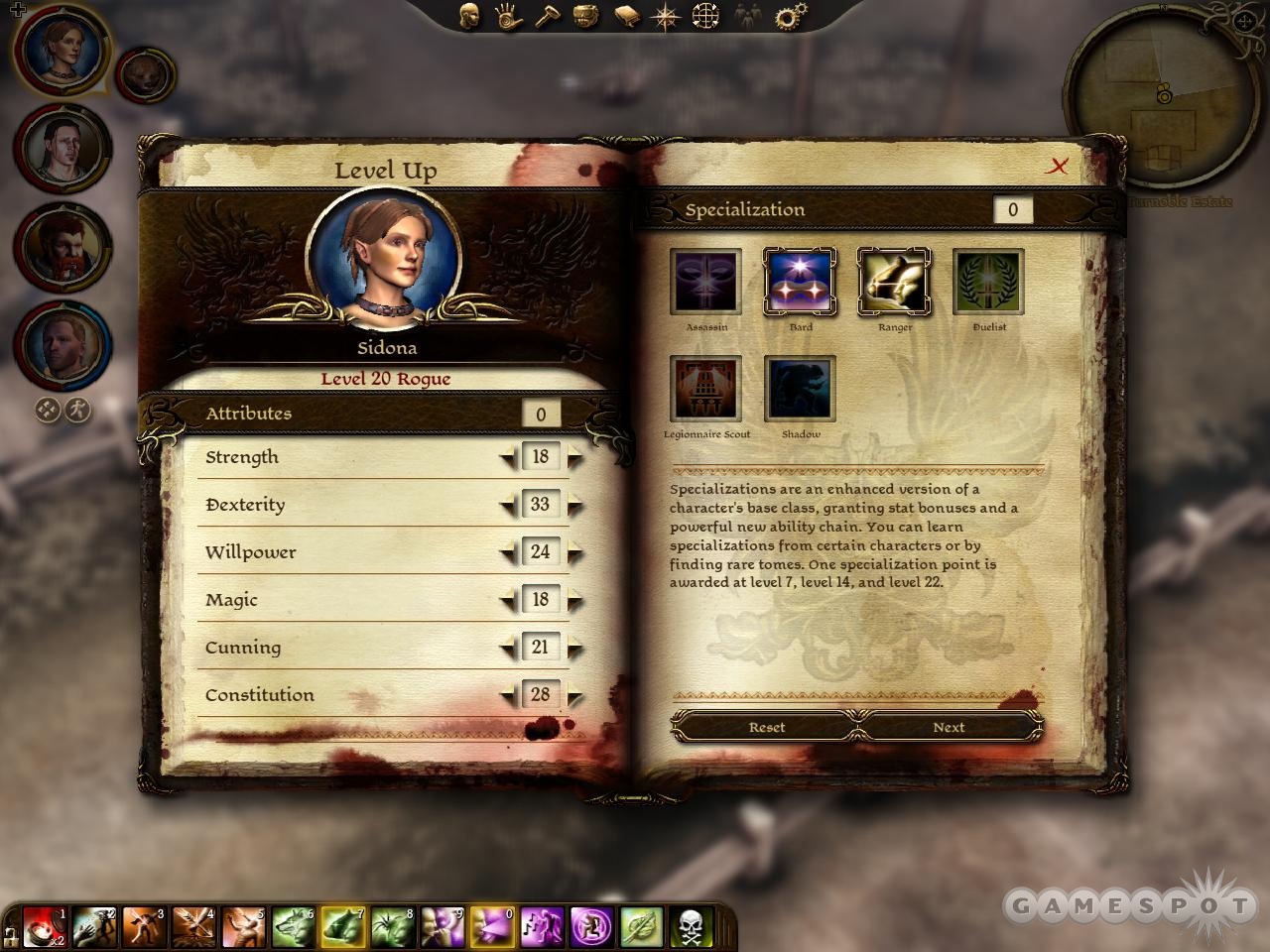Select the Shadow specialization
Image resolution: width=1270 pixels, height=952 pixels.
pyautogui.click(x=800, y=389)
